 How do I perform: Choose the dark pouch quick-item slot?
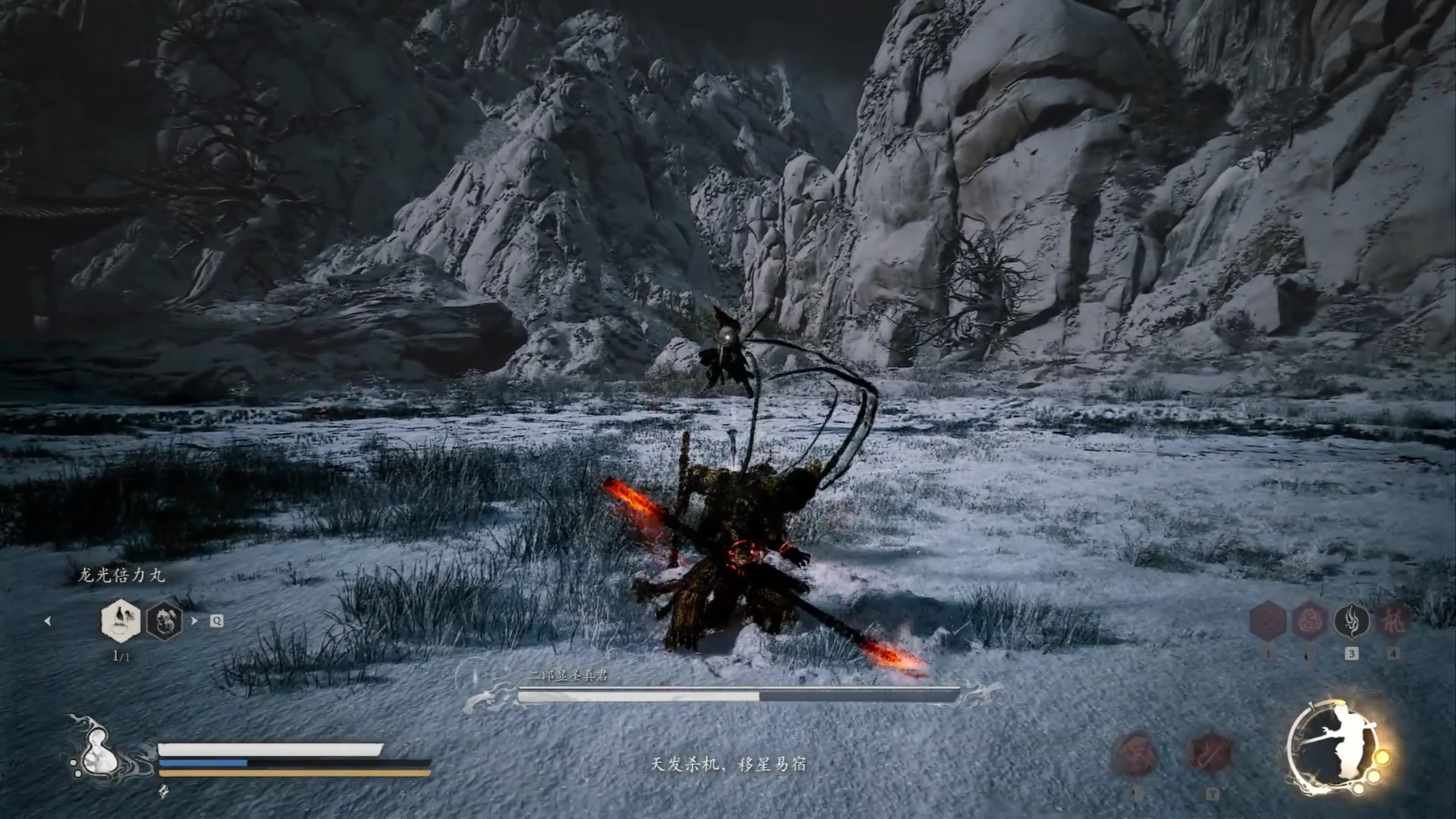tap(164, 621)
